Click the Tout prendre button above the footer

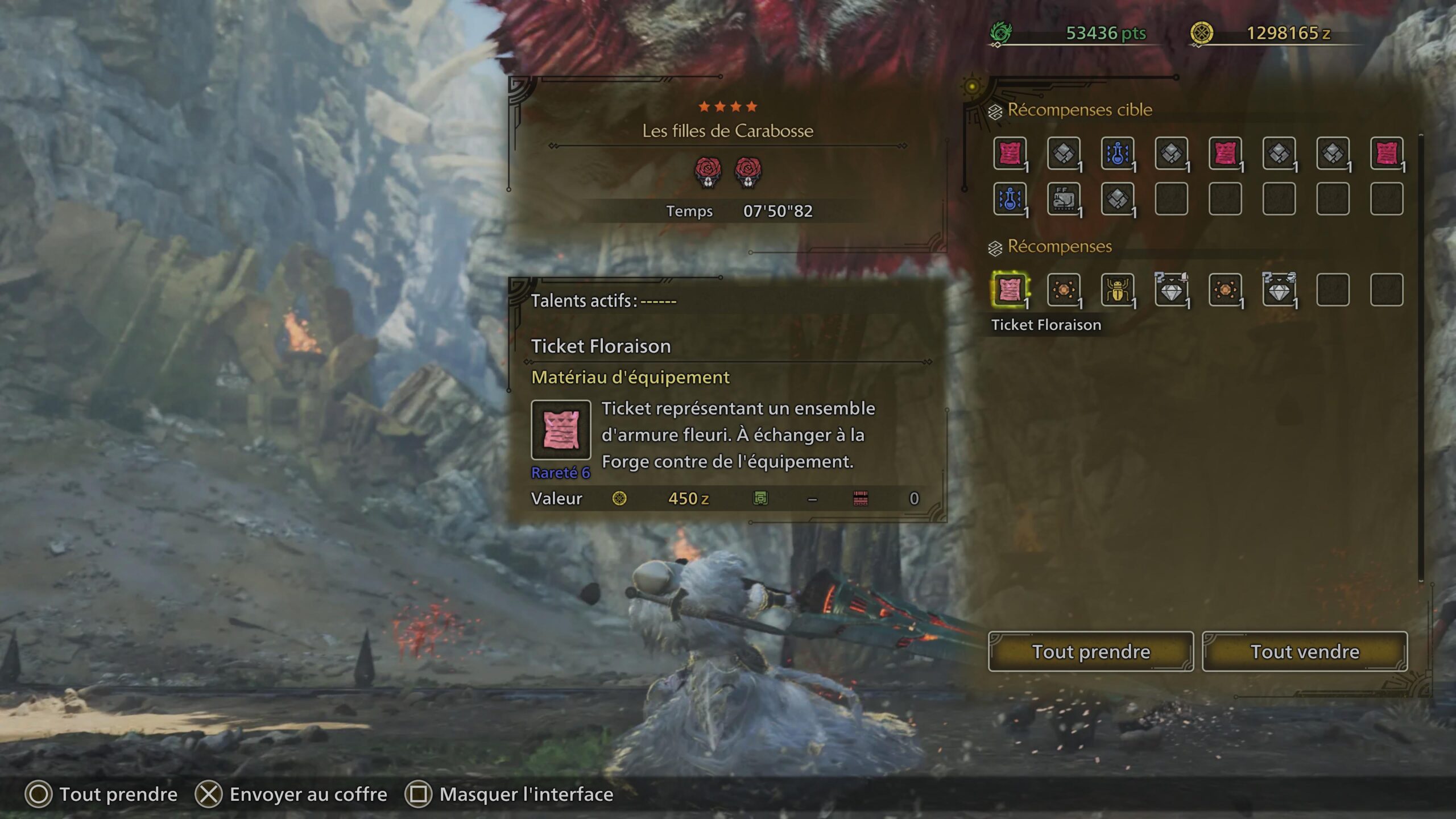pyautogui.click(x=1090, y=651)
